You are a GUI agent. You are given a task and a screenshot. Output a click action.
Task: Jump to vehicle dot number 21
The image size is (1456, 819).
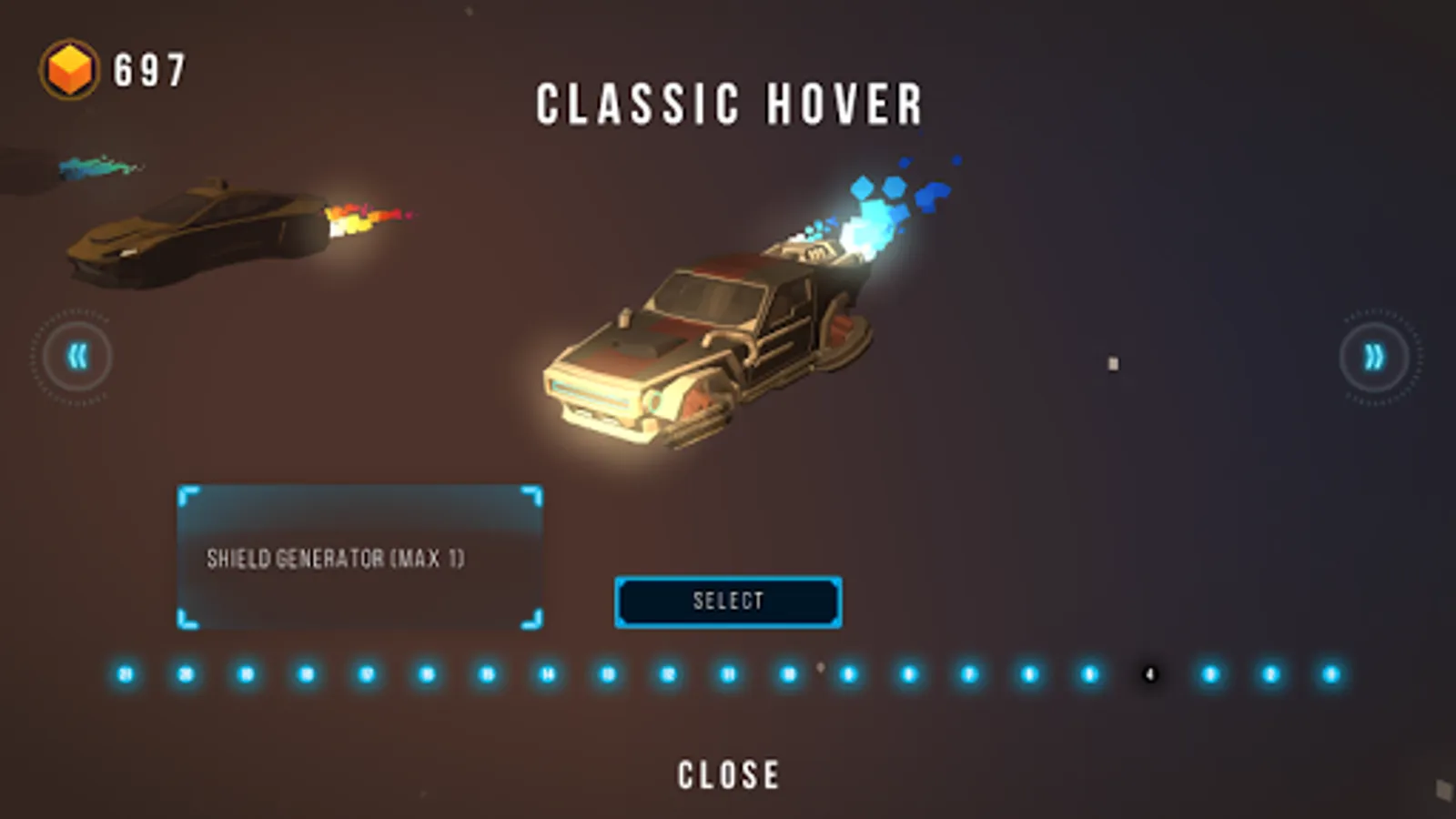[126, 674]
